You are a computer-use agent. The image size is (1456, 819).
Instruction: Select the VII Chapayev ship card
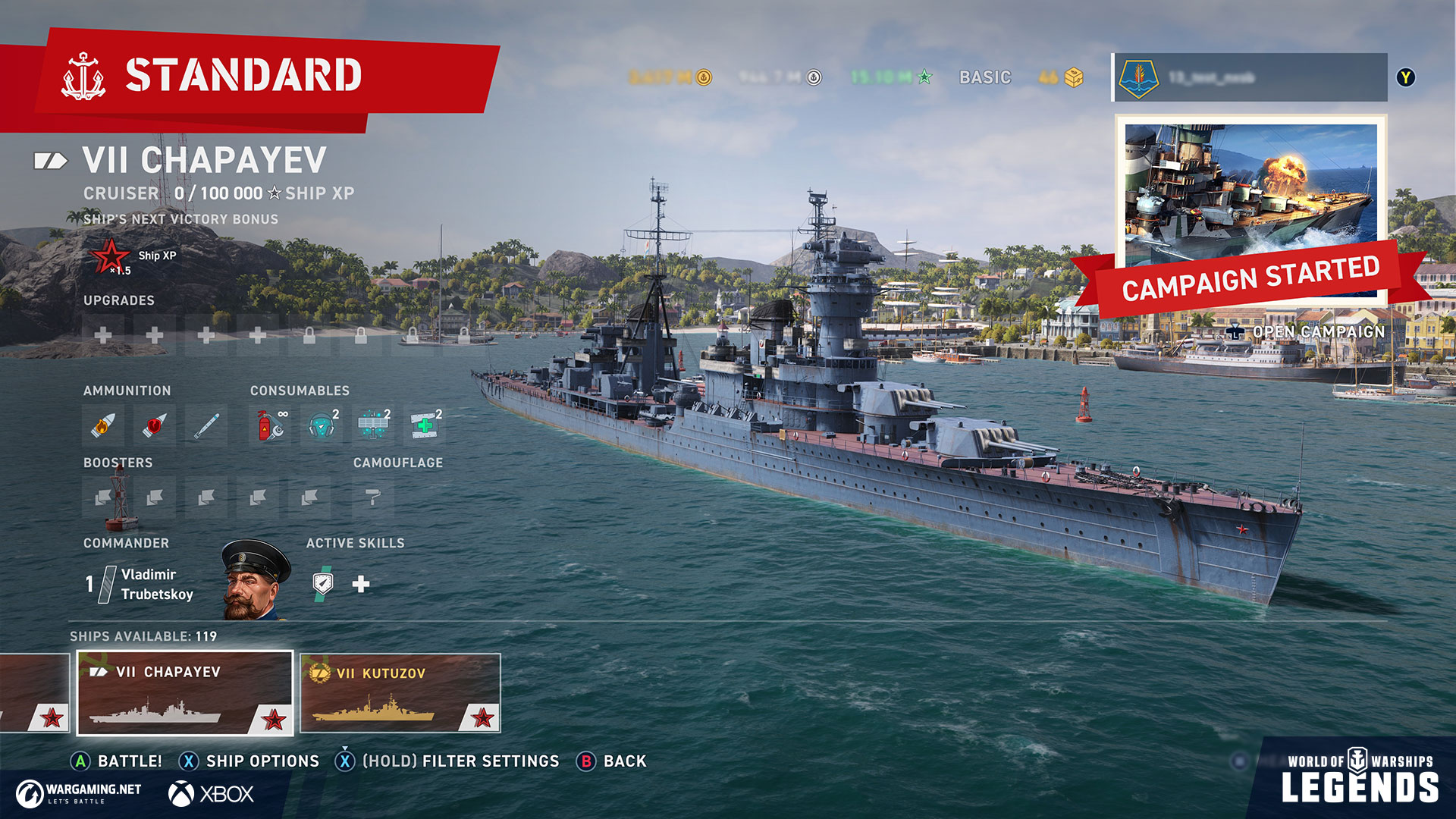185,692
